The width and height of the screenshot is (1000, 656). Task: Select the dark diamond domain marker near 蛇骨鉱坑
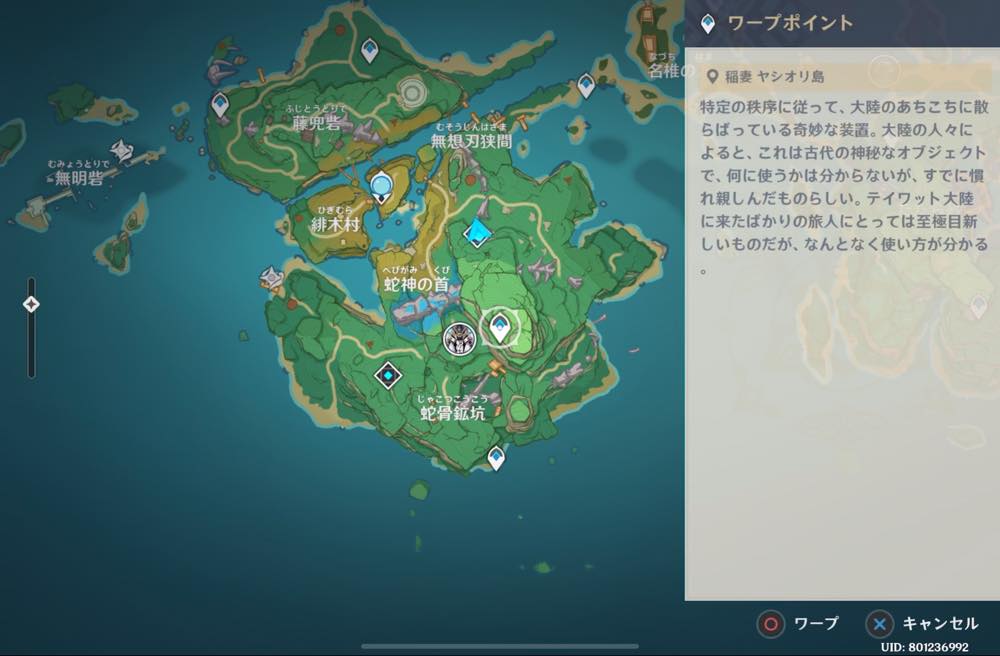pyautogui.click(x=387, y=375)
